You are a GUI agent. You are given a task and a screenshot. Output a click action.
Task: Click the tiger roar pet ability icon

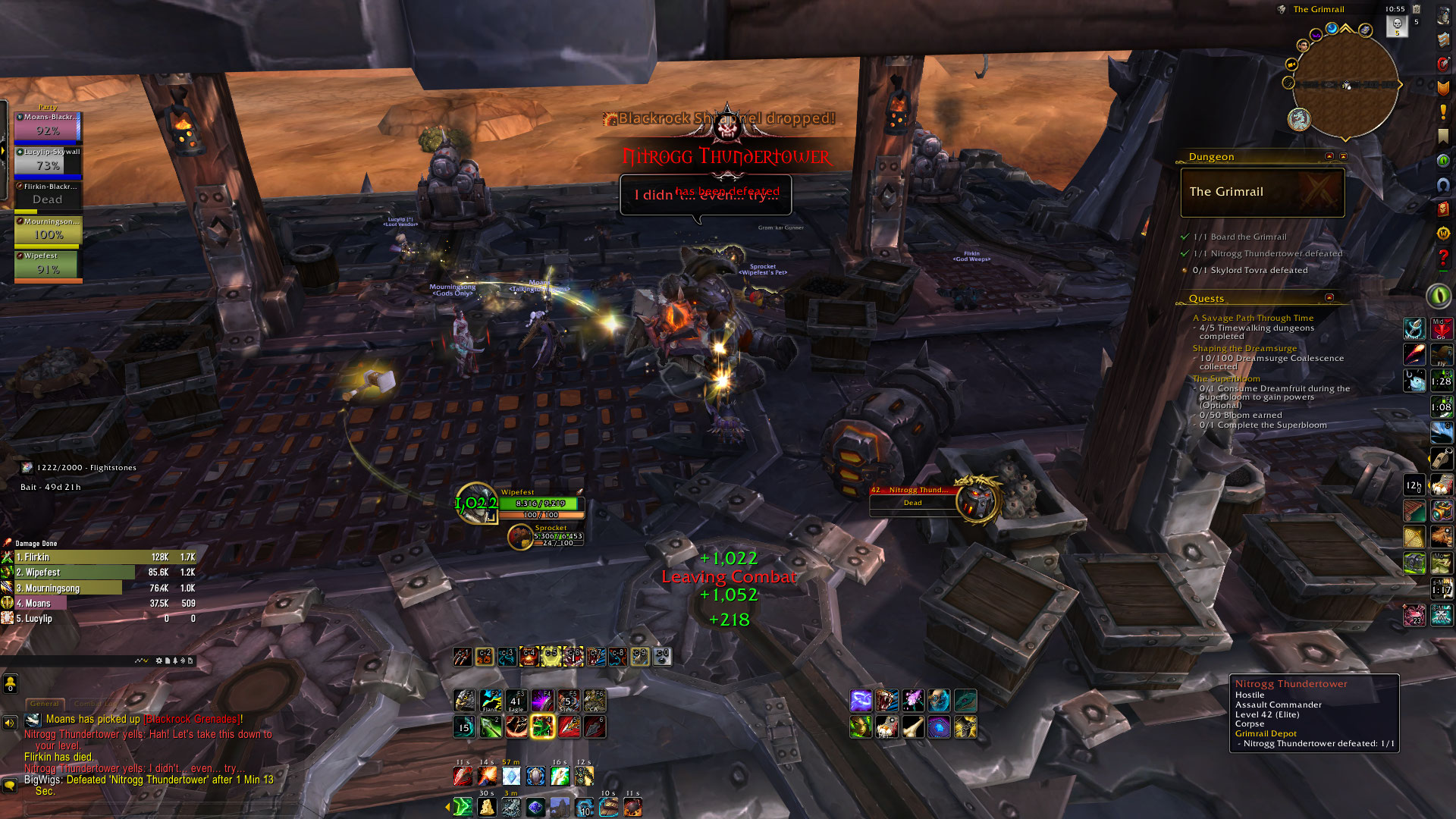pos(886,701)
